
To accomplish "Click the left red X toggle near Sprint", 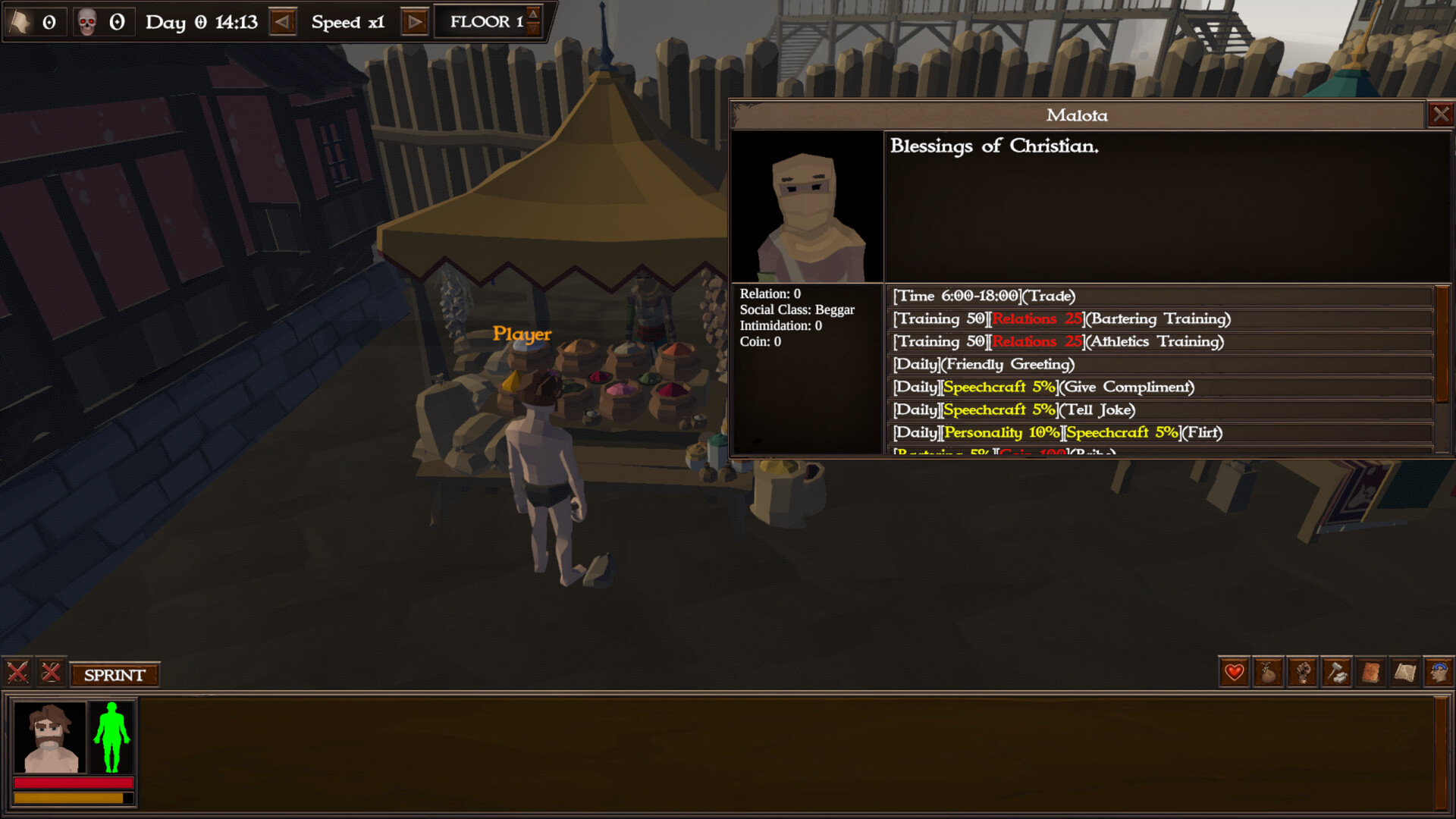I will 18,673.
